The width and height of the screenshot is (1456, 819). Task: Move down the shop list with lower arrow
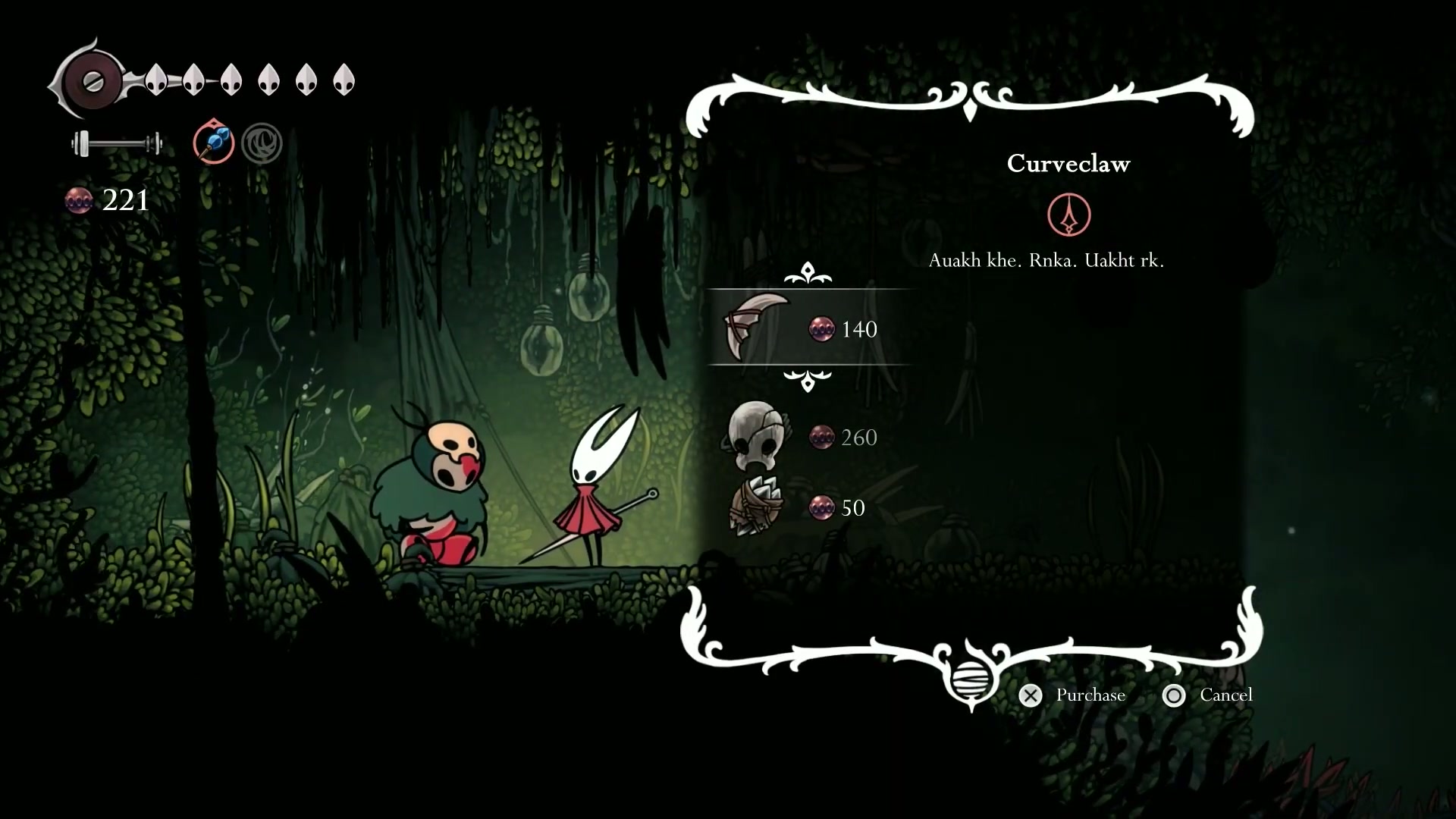pos(808,380)
